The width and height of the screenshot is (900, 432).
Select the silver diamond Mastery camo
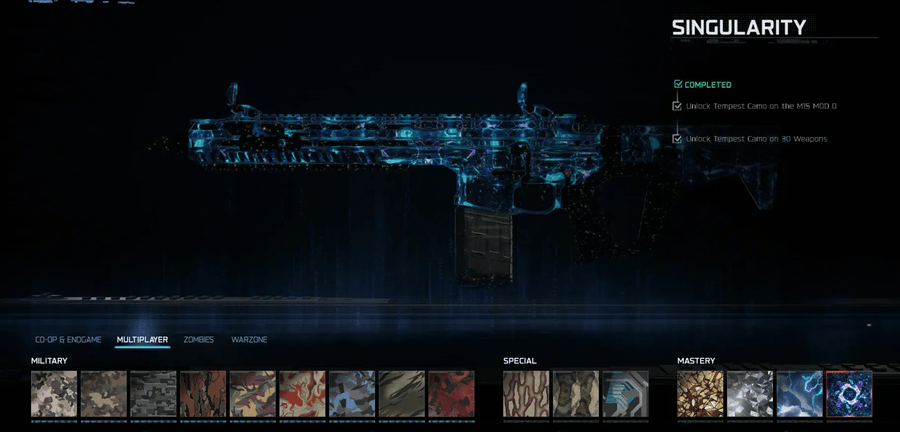point(750,394)
